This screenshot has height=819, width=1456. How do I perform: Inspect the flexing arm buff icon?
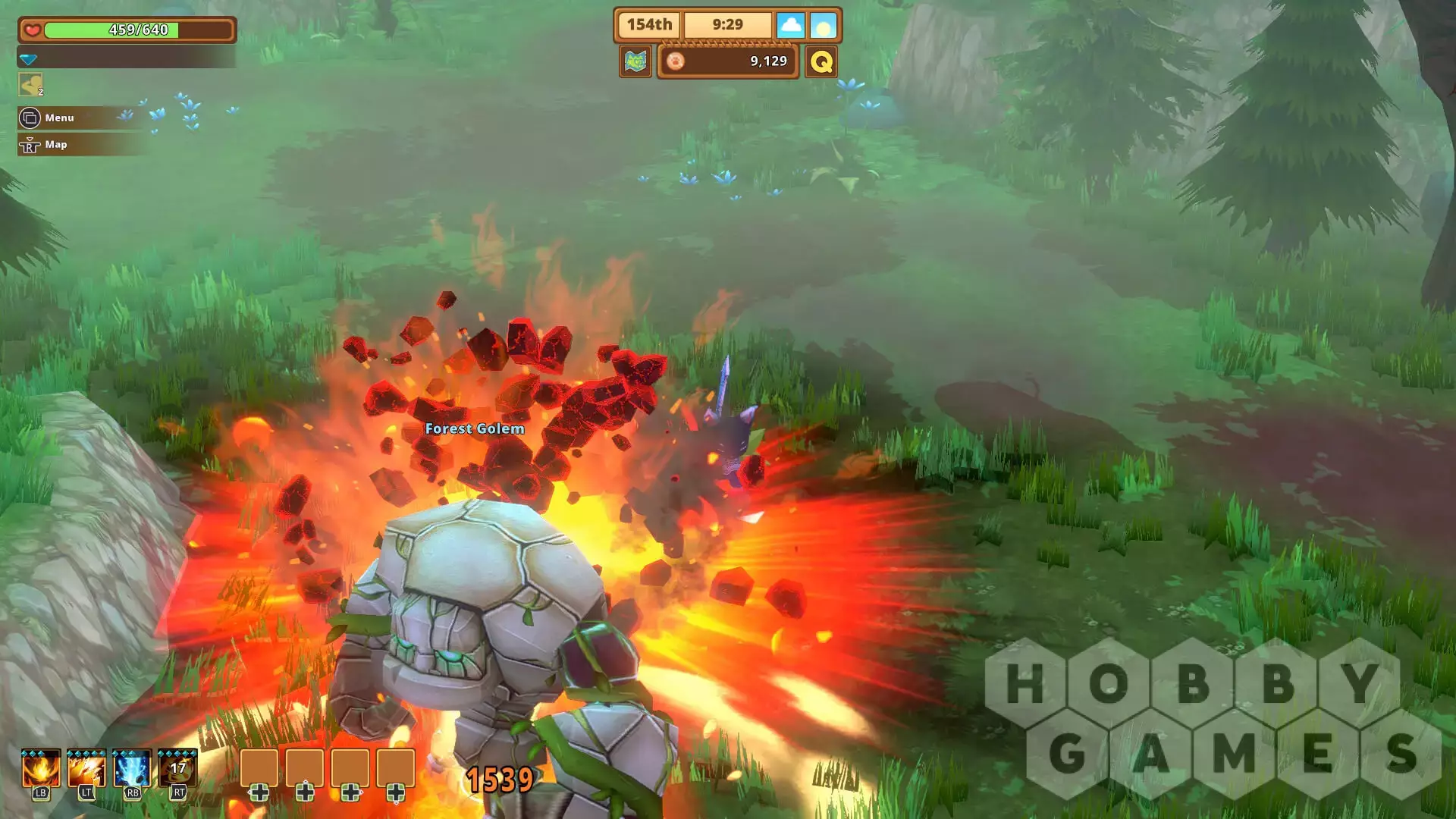(x=30, y=85)
